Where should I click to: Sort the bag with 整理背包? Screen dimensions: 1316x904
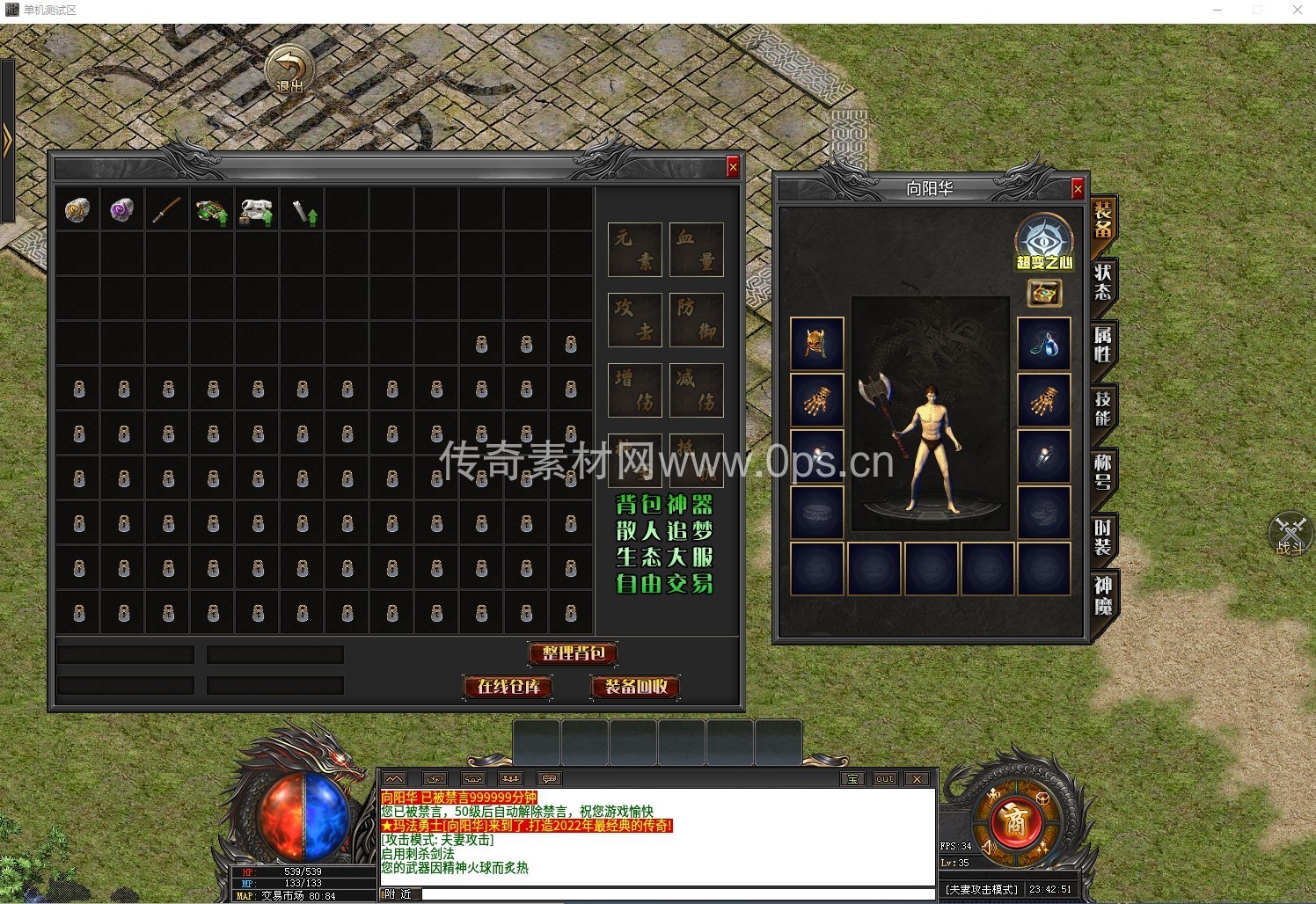[x=573, y=653]
